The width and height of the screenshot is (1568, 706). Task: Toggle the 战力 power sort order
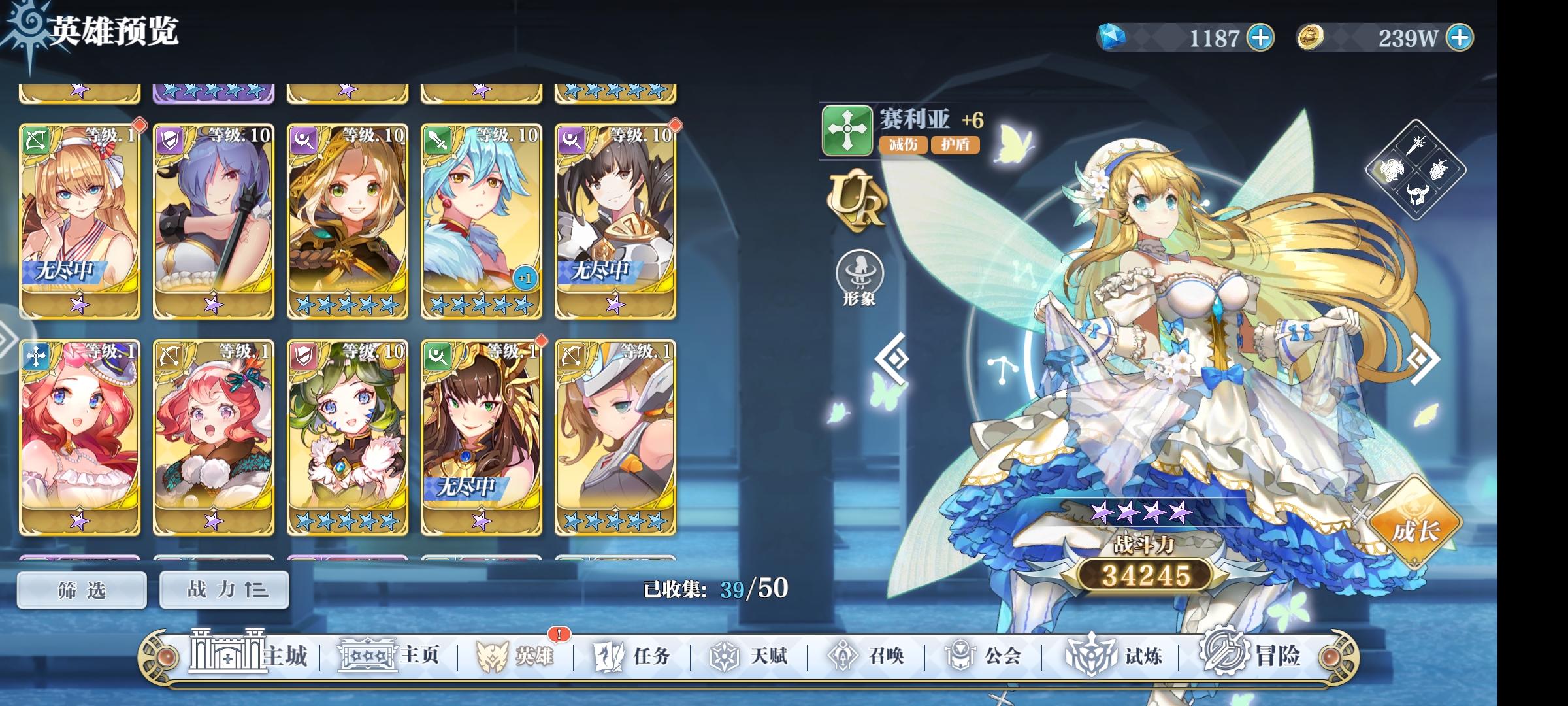click(x=223, y=589)
